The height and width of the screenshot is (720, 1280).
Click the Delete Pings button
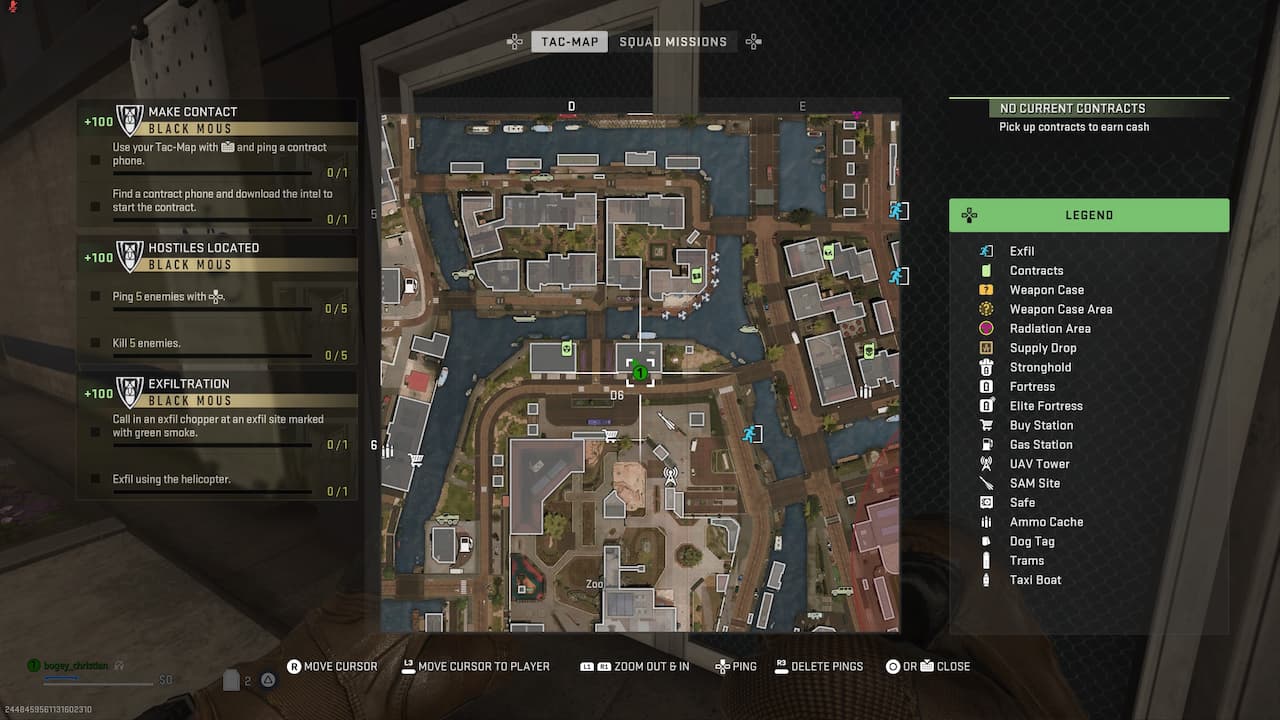tap(819, 666)
